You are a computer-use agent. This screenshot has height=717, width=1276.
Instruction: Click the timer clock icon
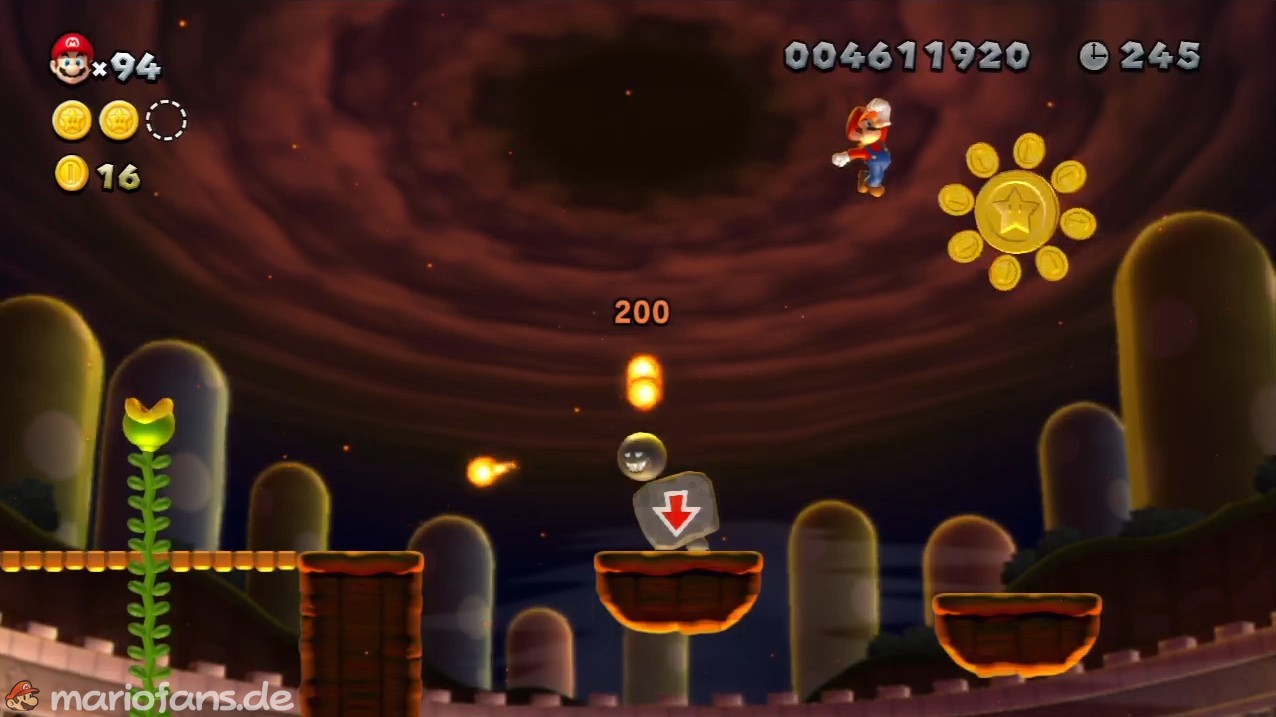[1093, 56]
